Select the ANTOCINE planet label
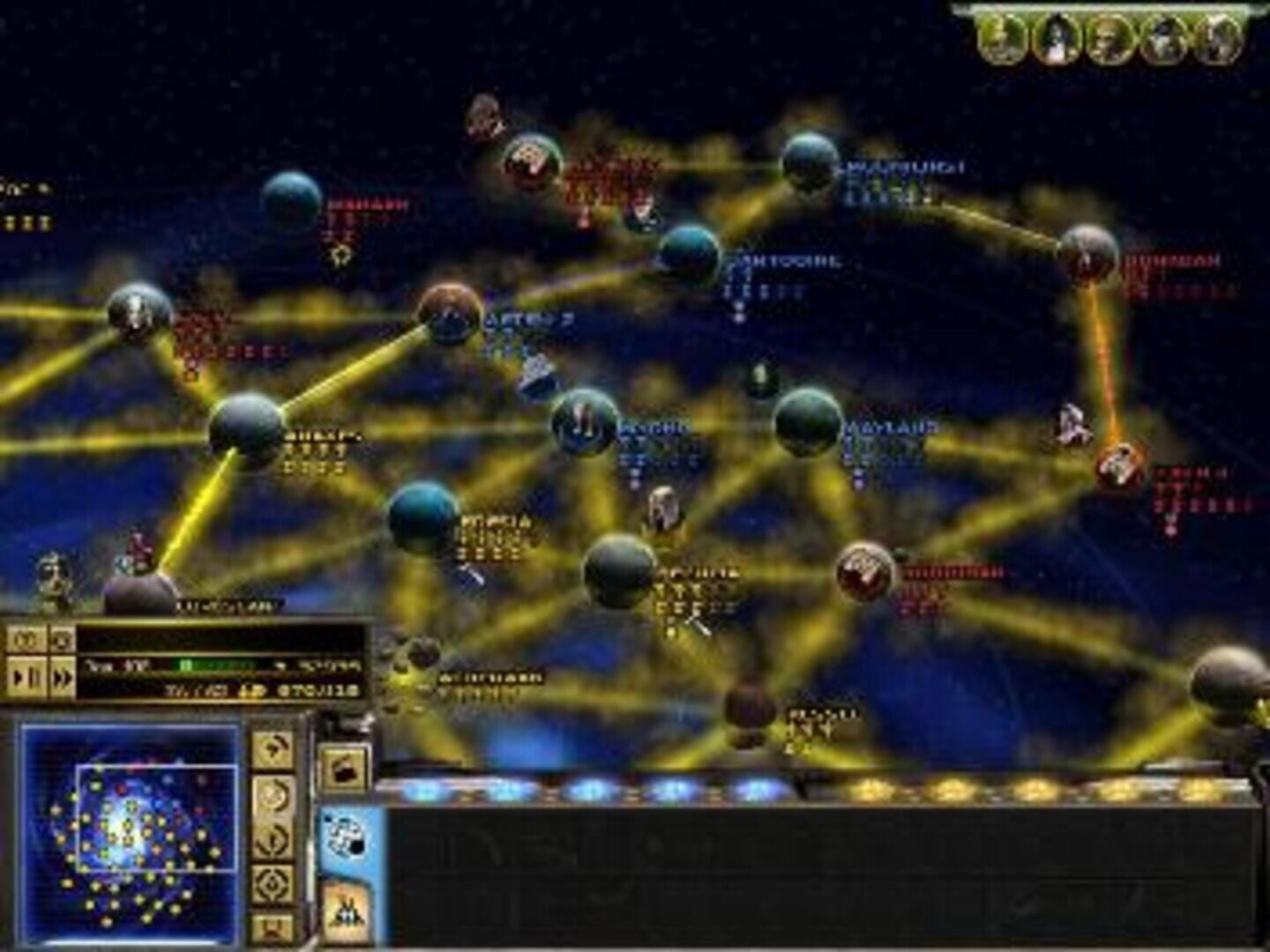The image size is (1270, 952). (x=788, y=260)
